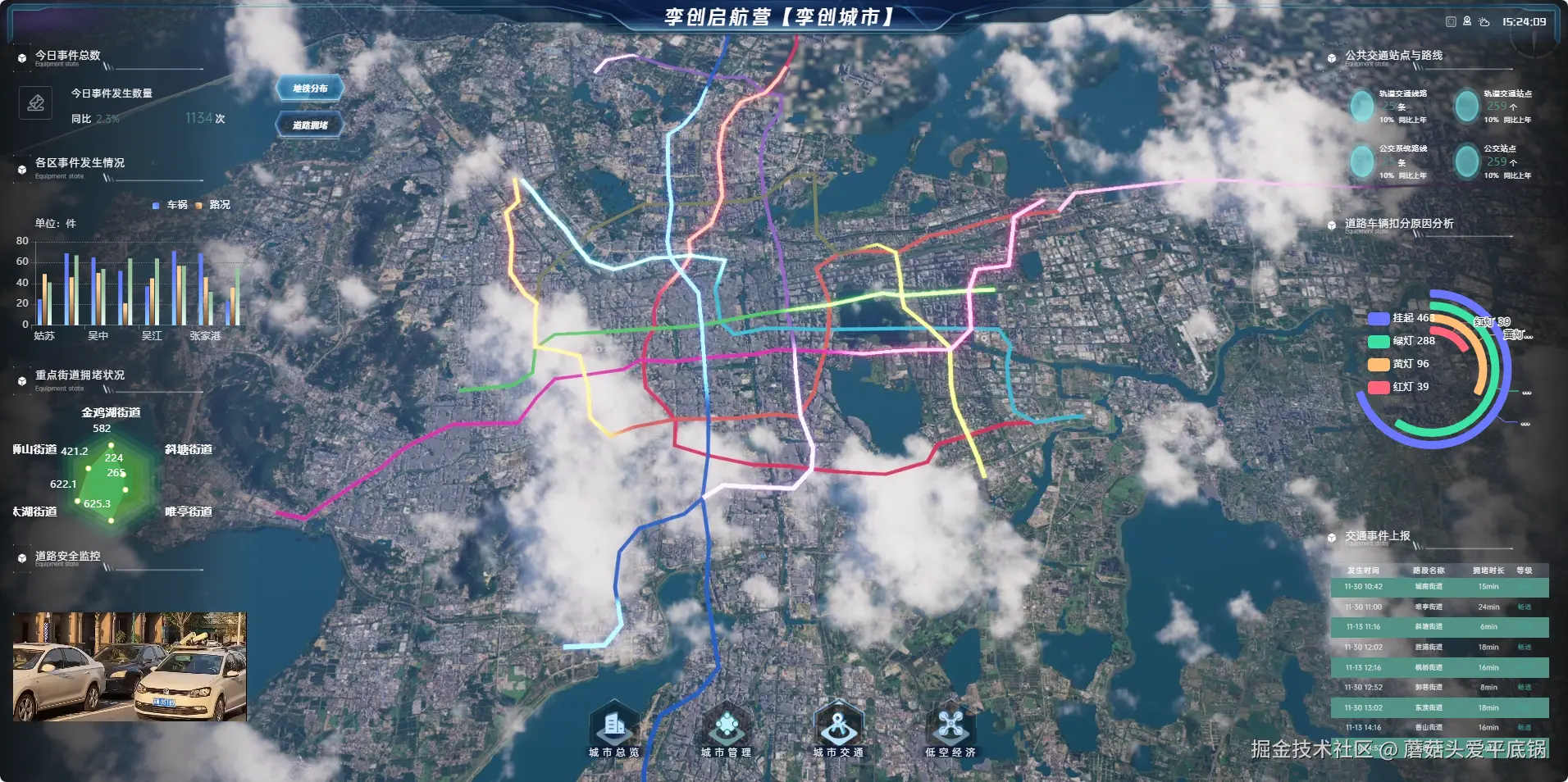This screenshot has width=1568, height=782.
Task: Toggle the 路况 legend entry
Action: coord(213,205)
